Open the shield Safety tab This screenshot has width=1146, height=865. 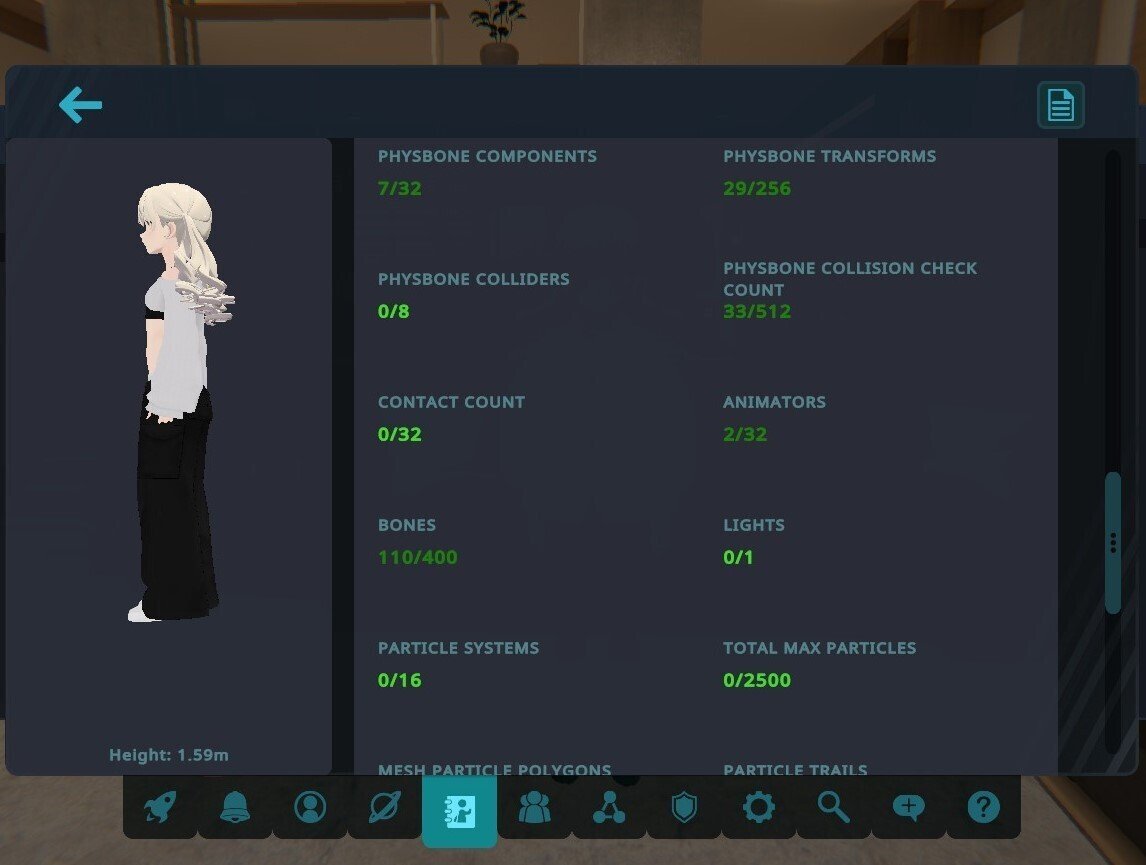(x=684, y=807)
